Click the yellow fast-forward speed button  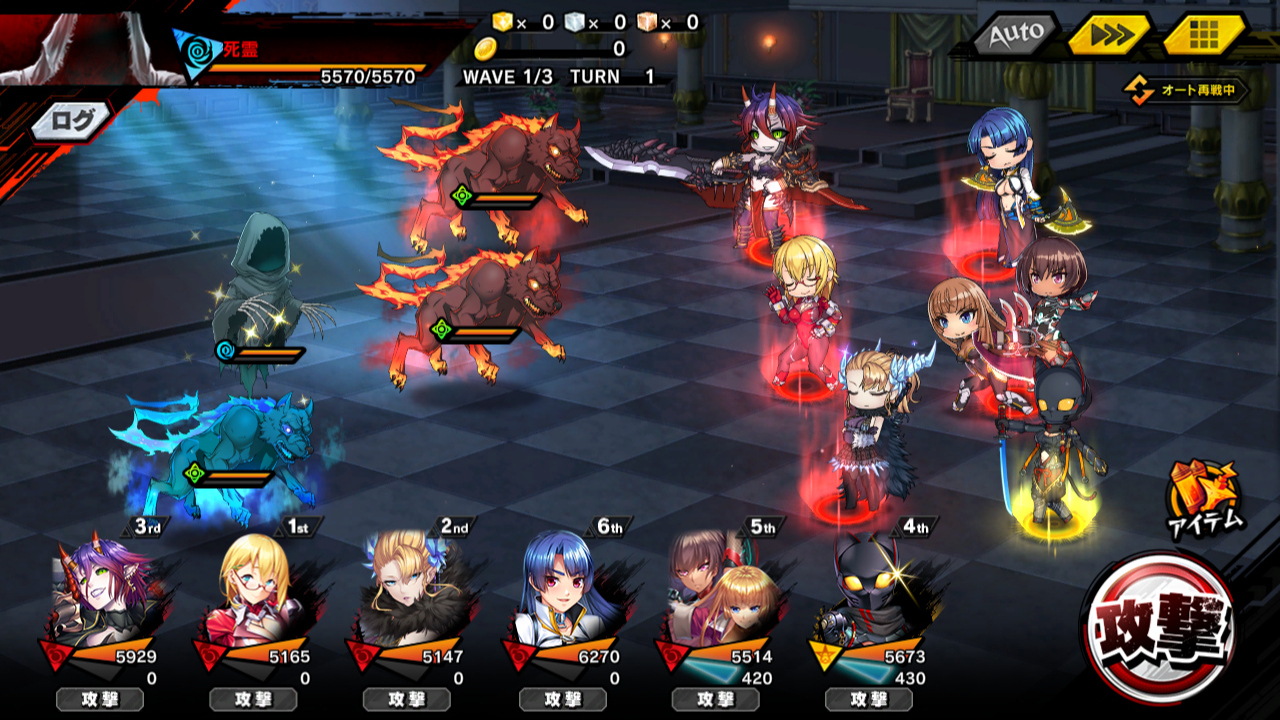point(1108,36)
